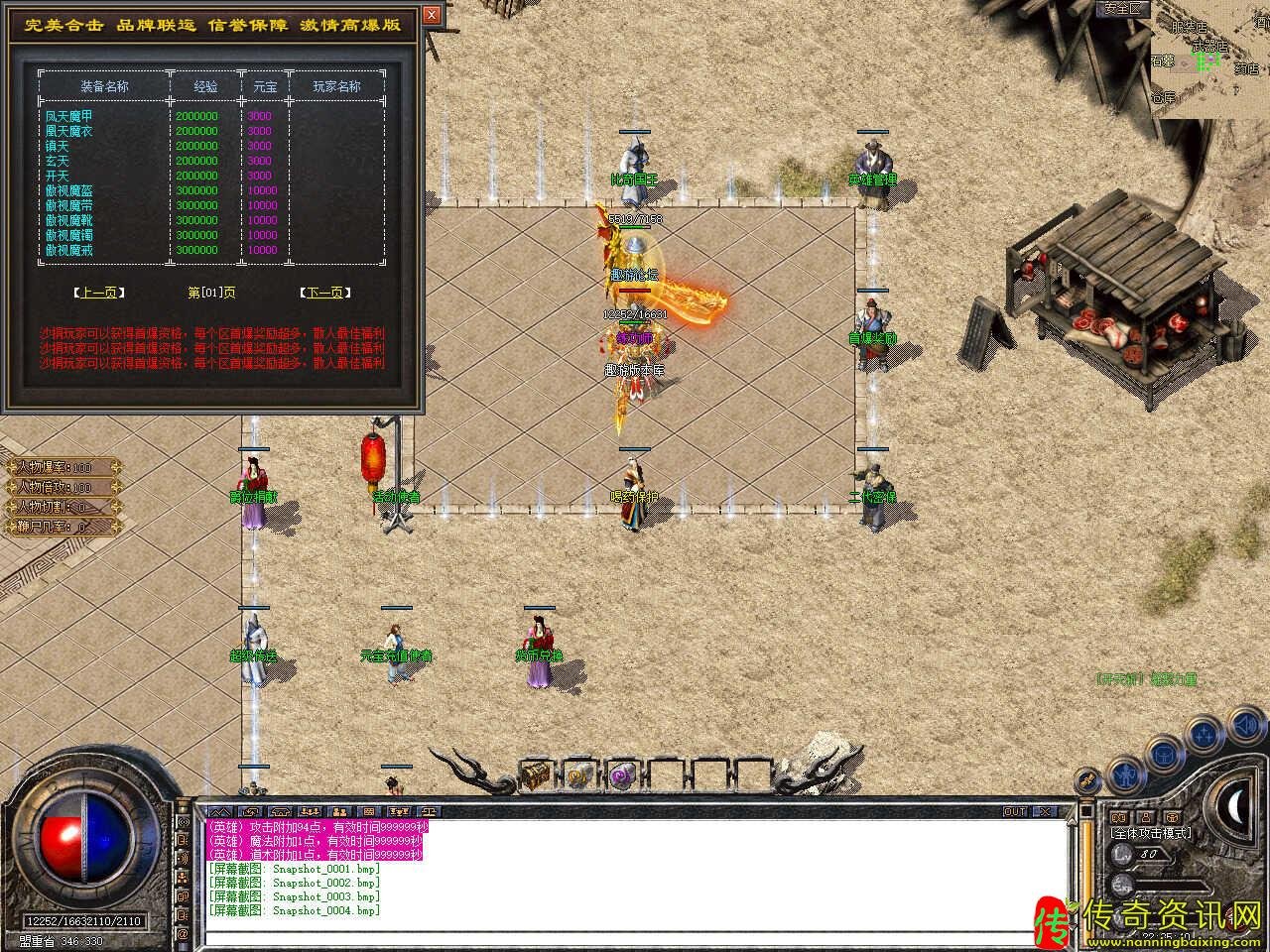Viewport: 1270px width, 952px height.
Task: Close the chat window with X
Action: pyautogui.click(x=1045, y=811)
